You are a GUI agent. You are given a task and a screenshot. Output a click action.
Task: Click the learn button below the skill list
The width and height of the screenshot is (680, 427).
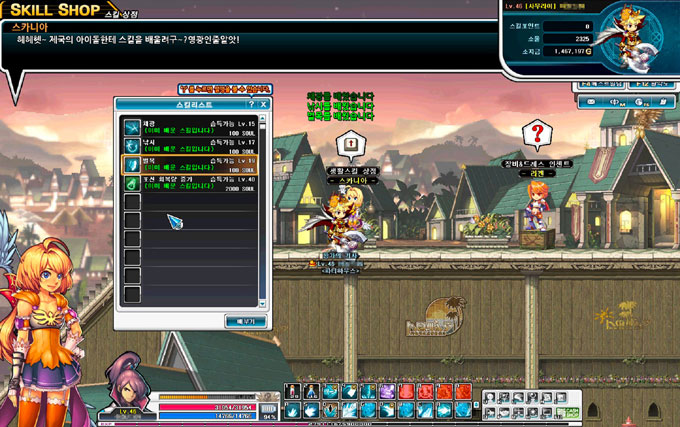coord(244,320)
